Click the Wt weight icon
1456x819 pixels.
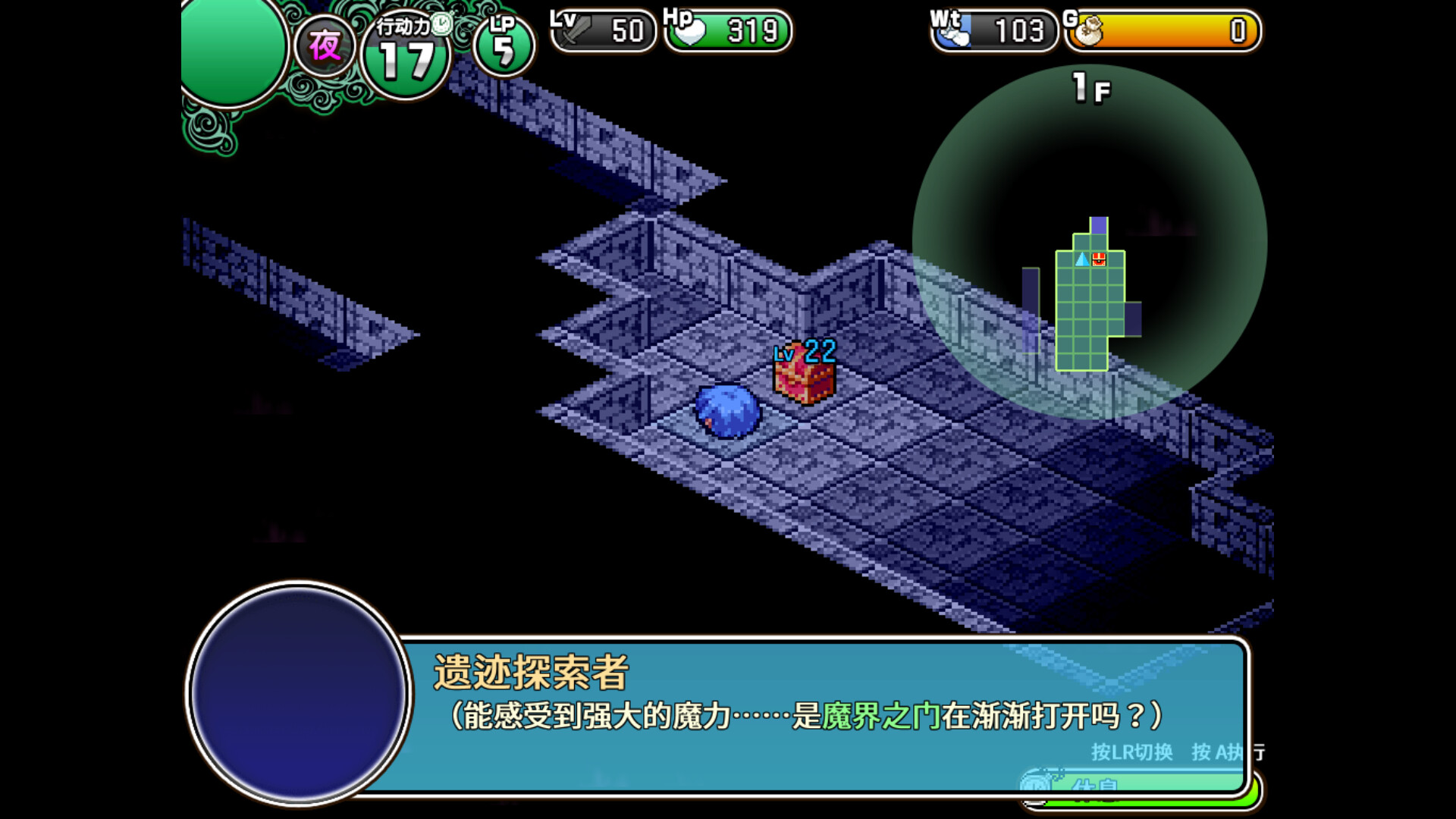(953, 32)
